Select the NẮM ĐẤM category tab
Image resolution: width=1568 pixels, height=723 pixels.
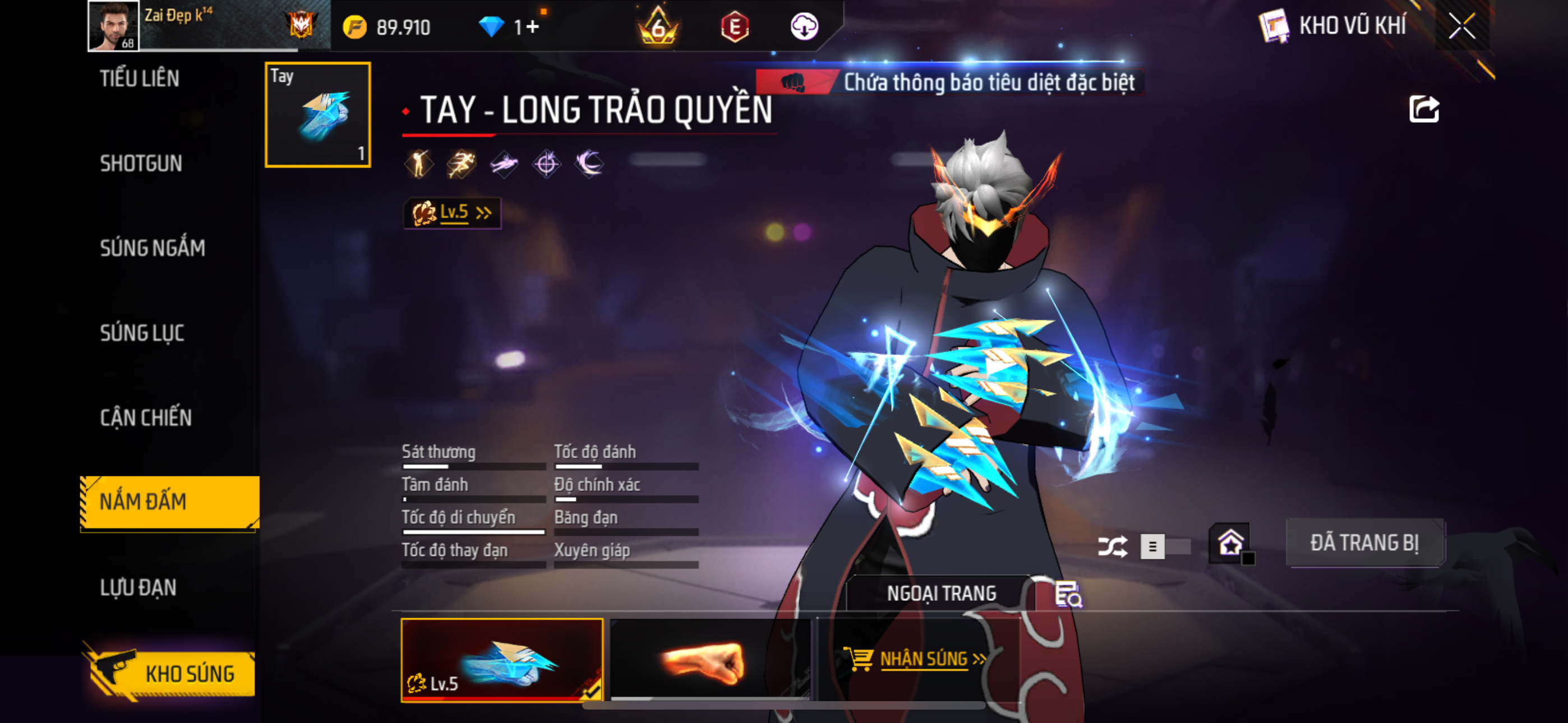pyautogui.click(x=169, y=502)
